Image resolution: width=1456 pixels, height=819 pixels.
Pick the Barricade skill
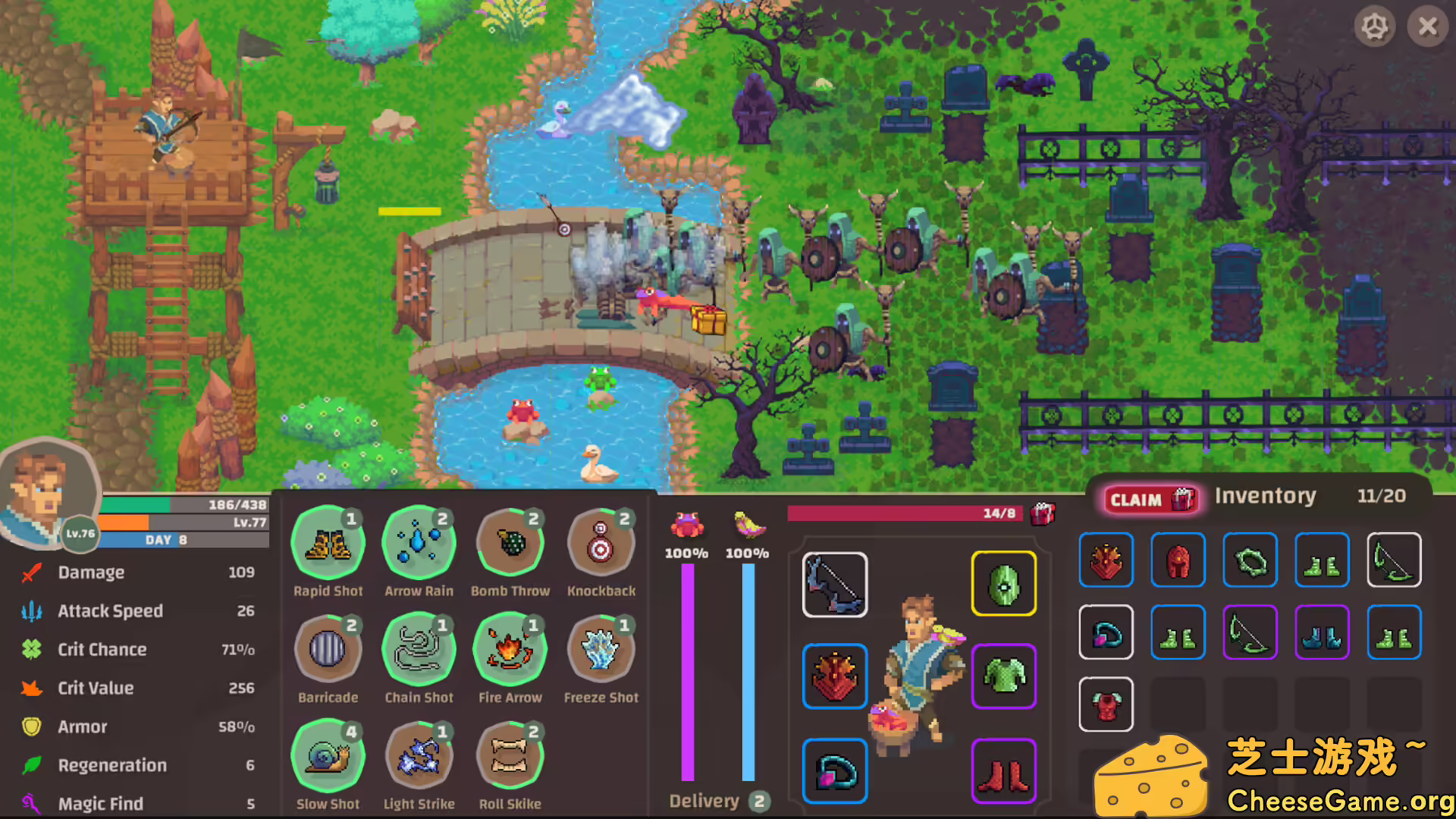328,648
